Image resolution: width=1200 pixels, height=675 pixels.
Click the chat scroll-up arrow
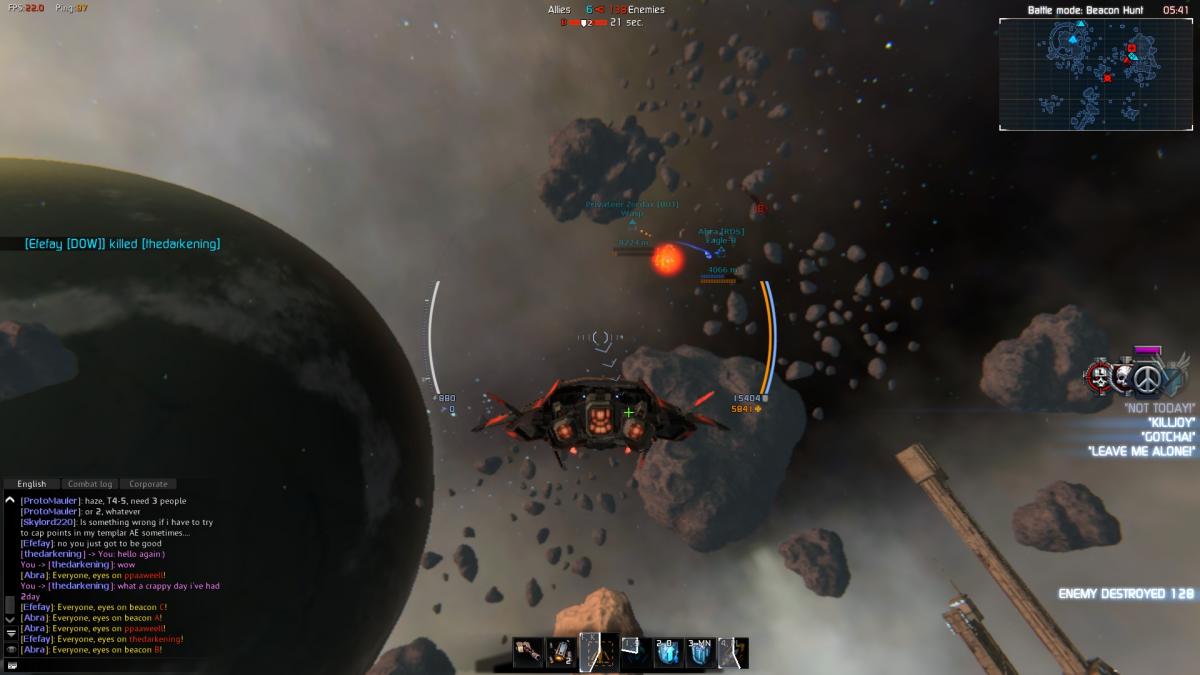tap(10, 500)
